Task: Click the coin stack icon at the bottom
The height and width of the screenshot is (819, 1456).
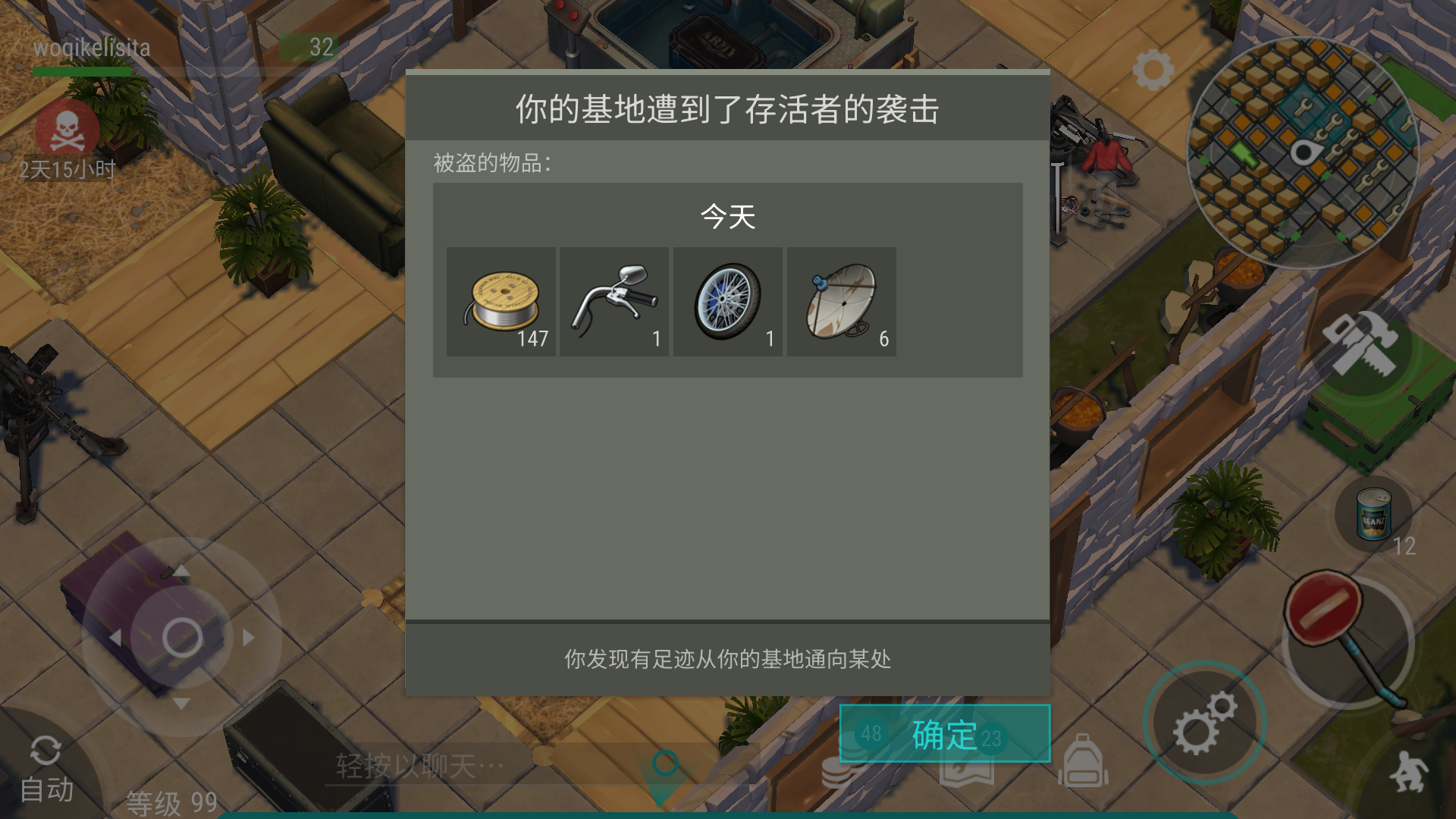Action: click(840, 768)
